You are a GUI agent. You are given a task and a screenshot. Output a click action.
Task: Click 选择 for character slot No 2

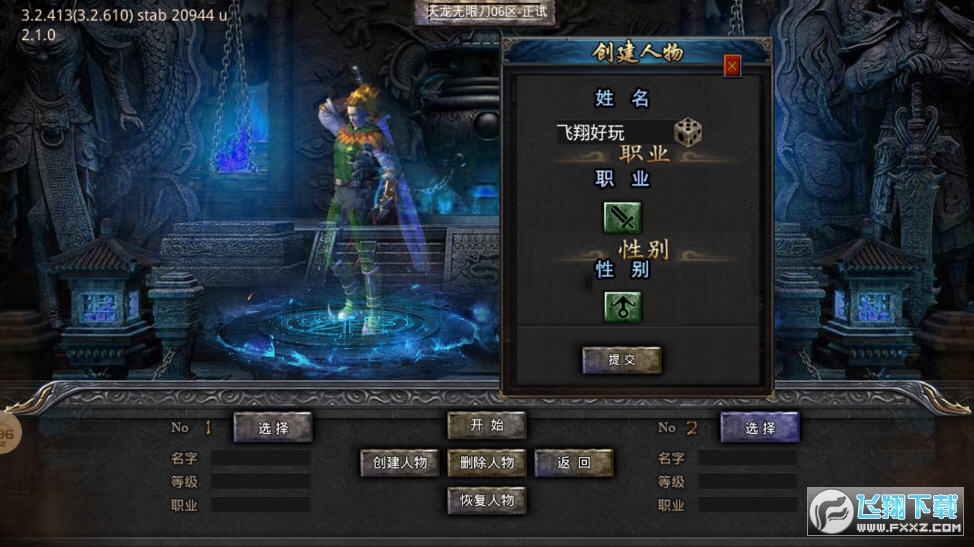point(760,427)
